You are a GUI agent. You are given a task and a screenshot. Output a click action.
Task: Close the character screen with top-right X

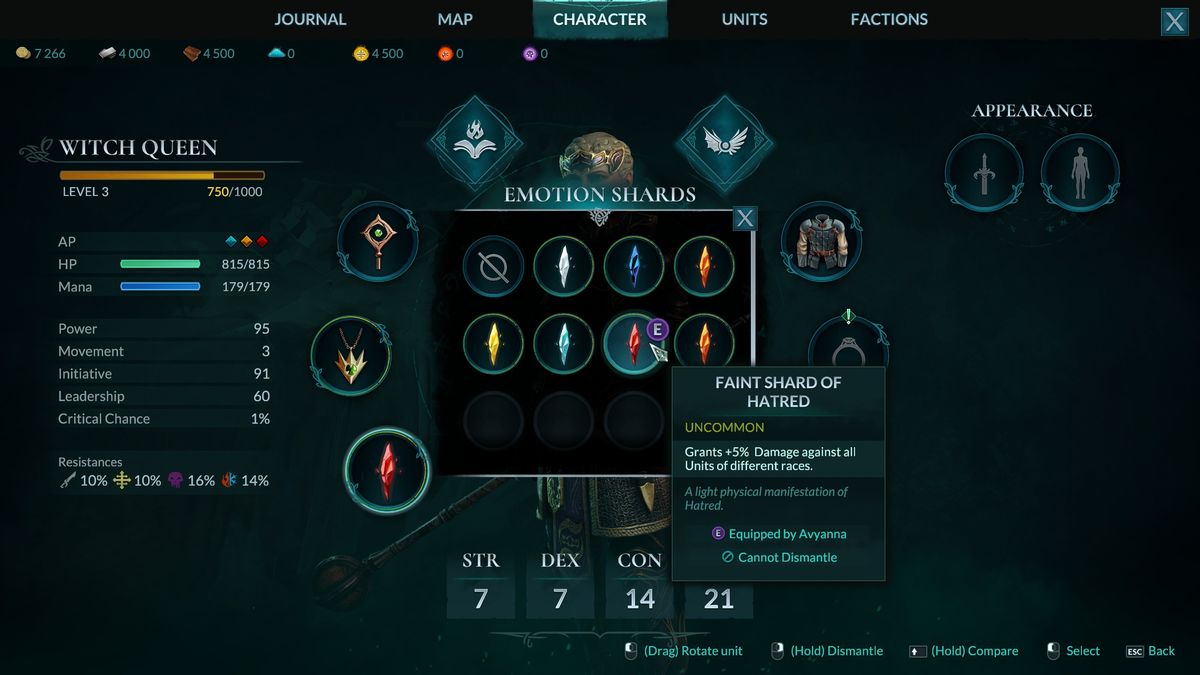coord(1174,22)
